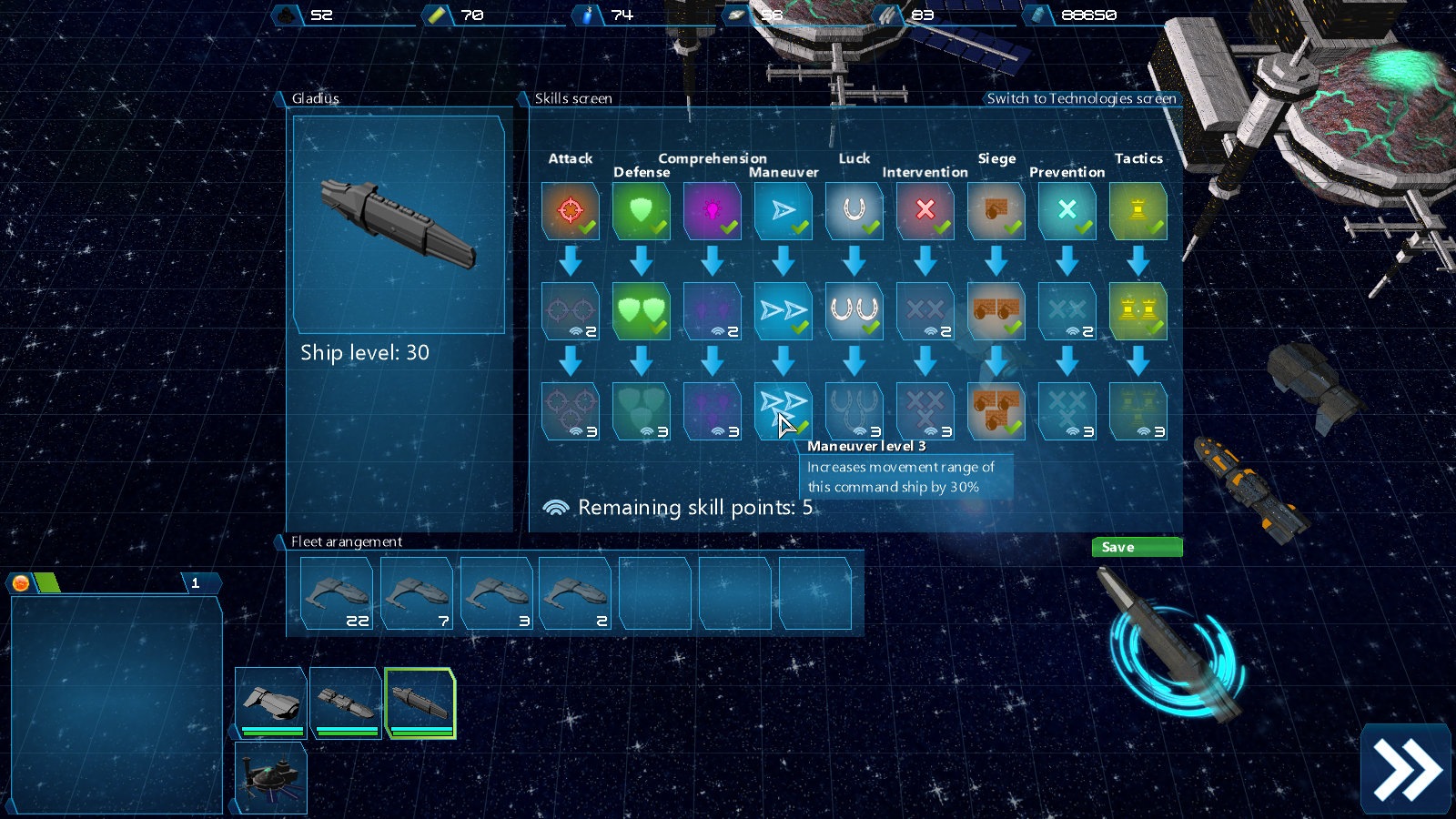Unlock Comprehension level 2 skill
Viewport: 1456px width, 819px height.
pyautogui.click(x=713, y=311)
